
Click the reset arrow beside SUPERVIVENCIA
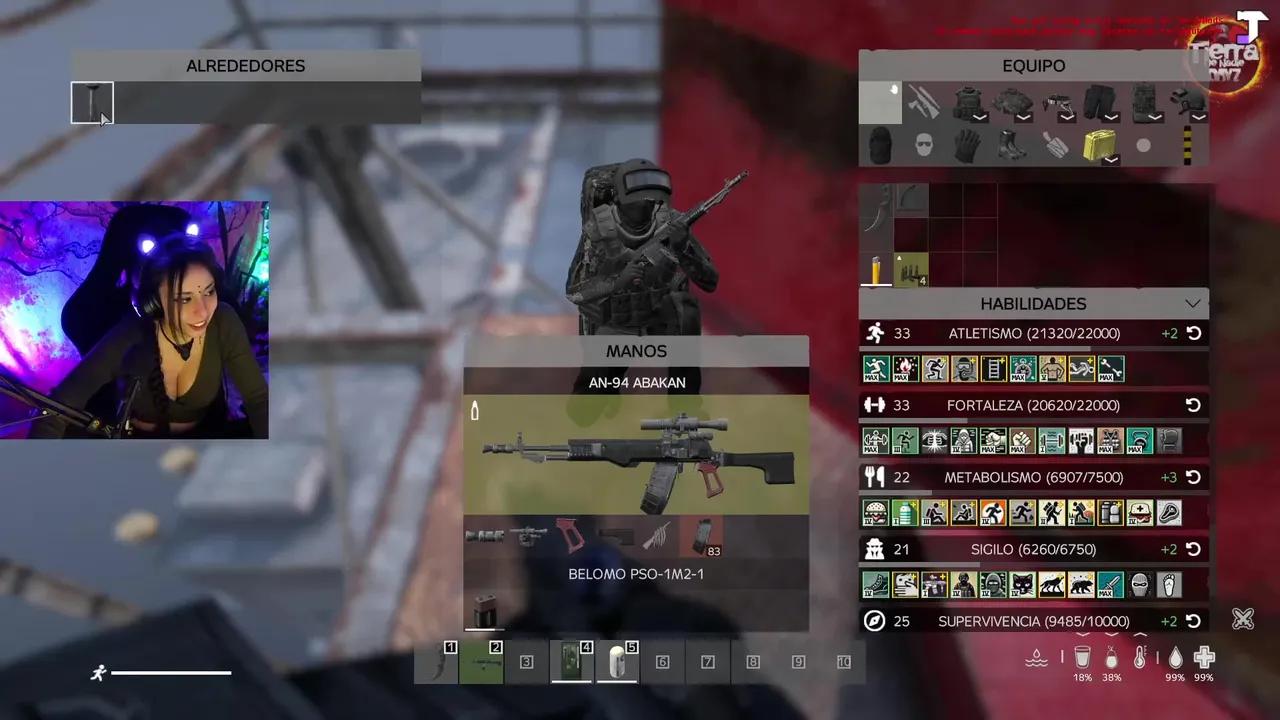[x=1194, y=621]
